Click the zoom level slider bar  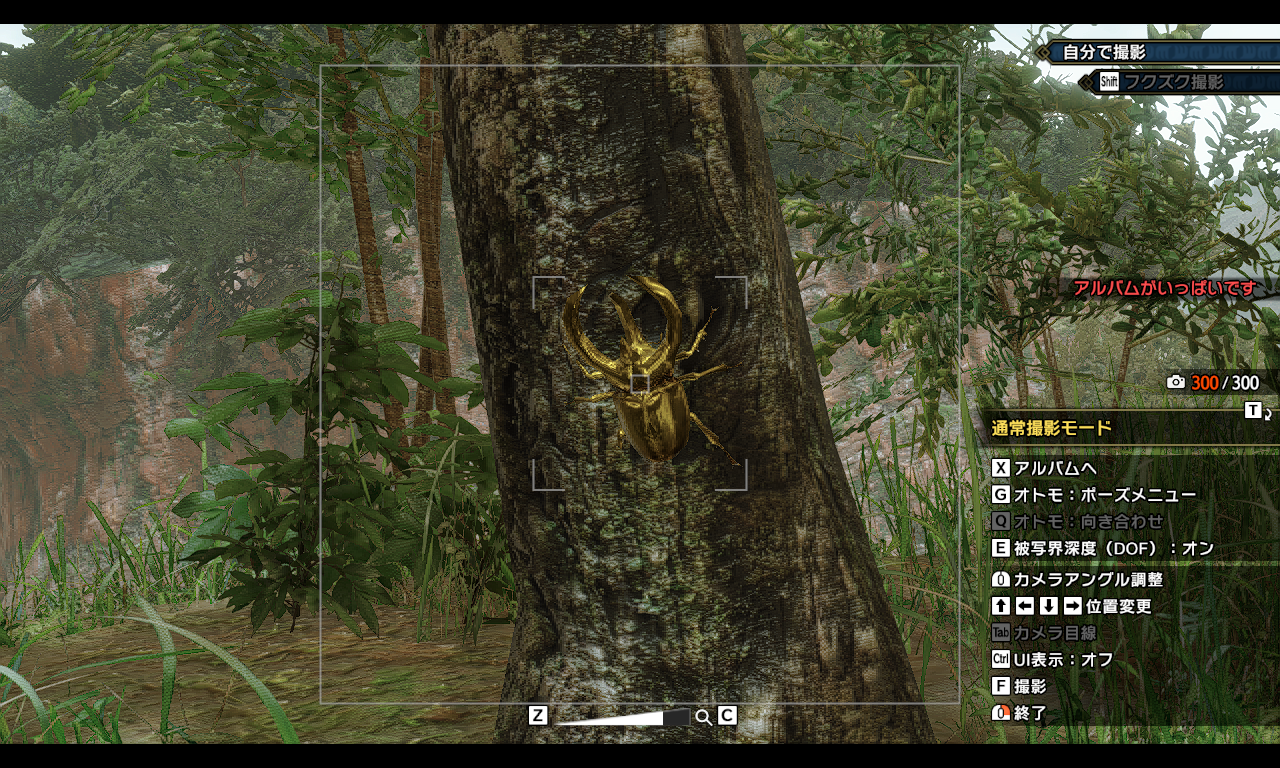622,717
